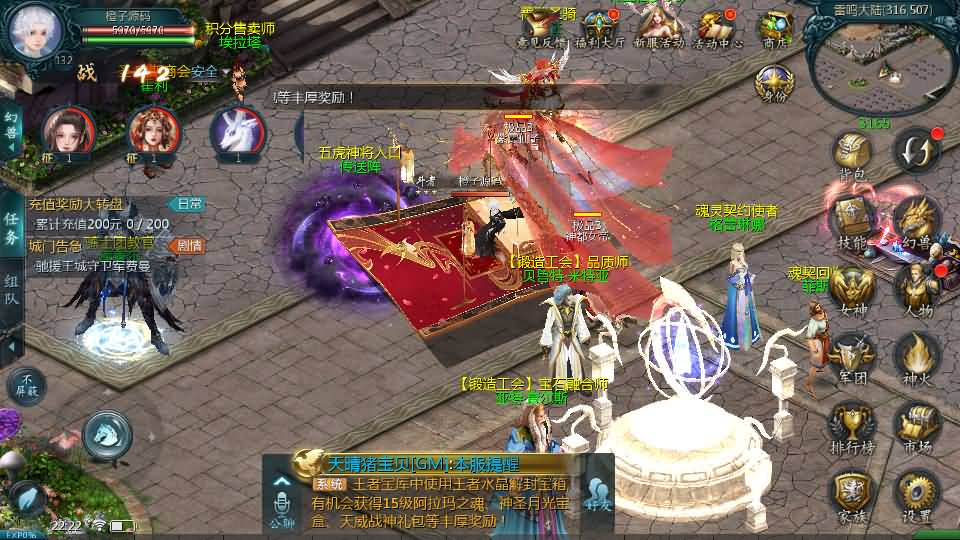Open the 神火 flame menu

click(915, 355)
